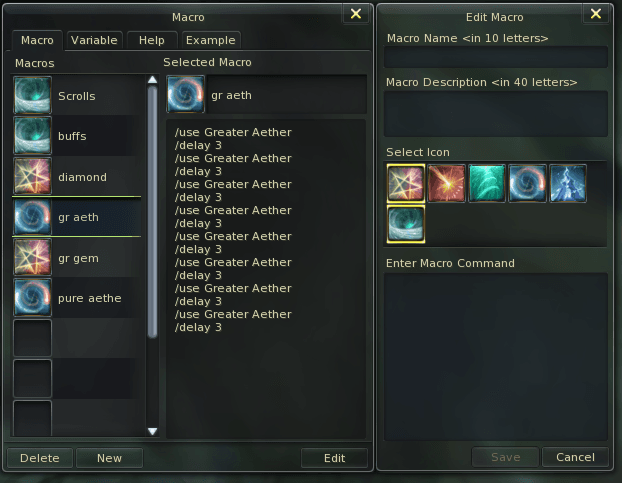Switch to the Variable tab
The image size is (622, 483).
94,40
